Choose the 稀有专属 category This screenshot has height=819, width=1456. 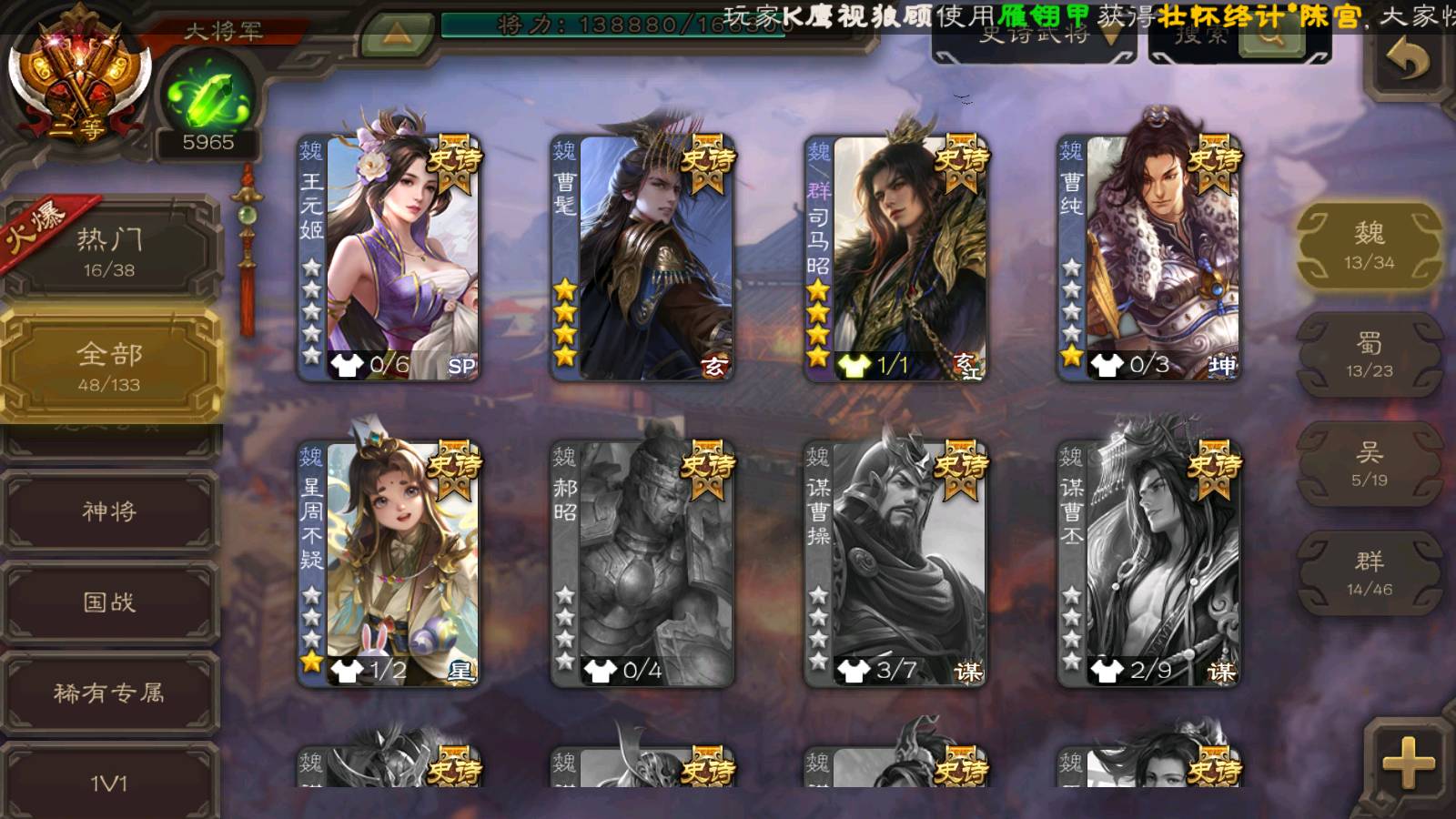tap(109, 693)
